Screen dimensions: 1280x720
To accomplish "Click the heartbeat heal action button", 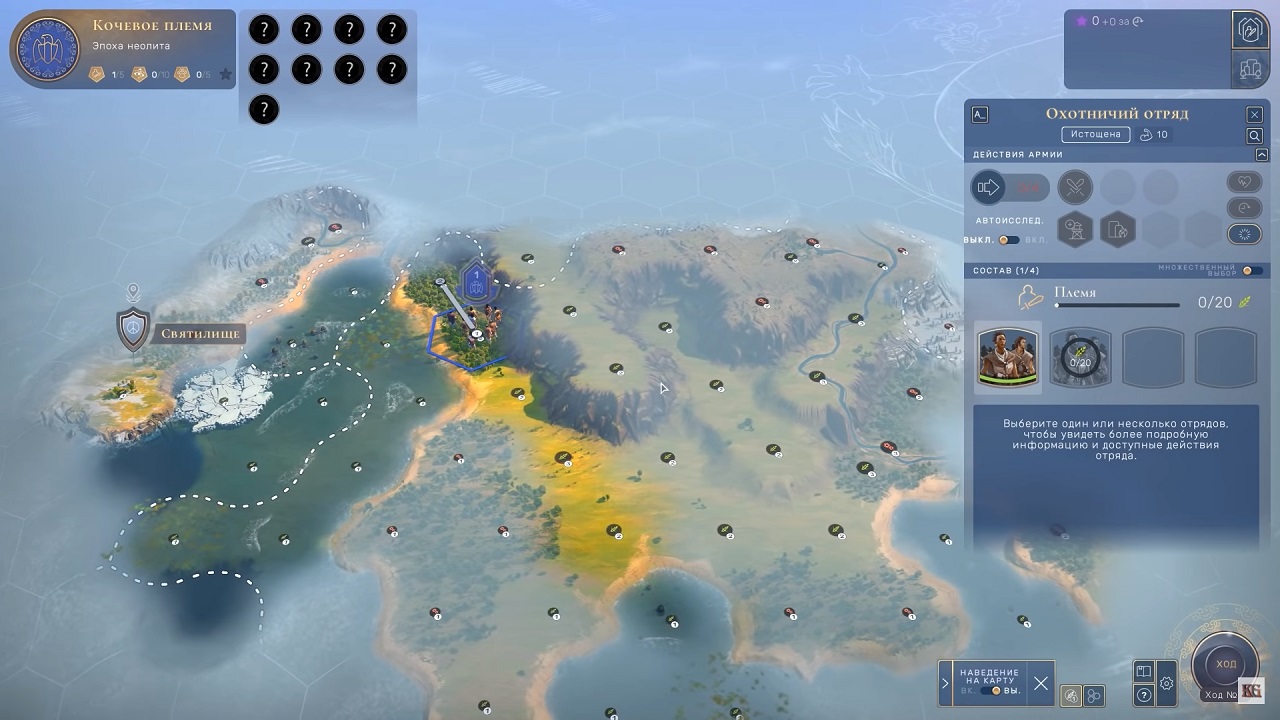I will (1243, 183).
